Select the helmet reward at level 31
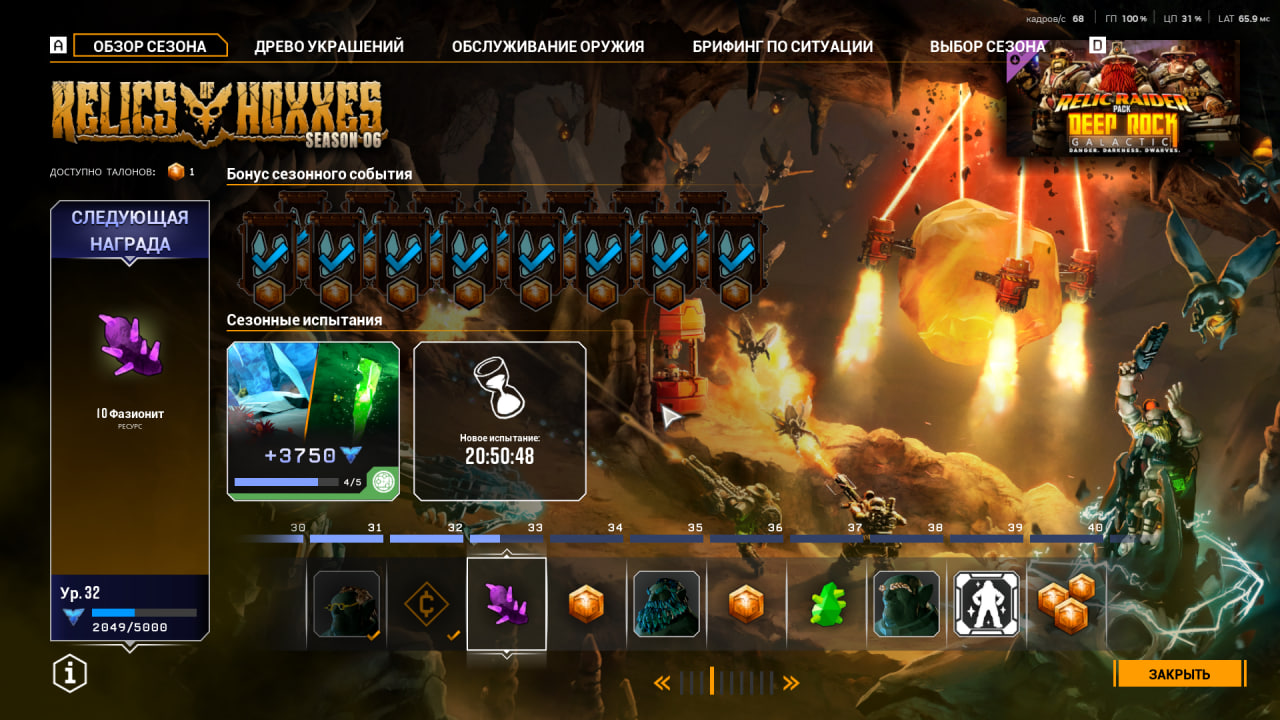Image resolution: width=1280 pixels, height=720 pixels. click(x=346, y=604)
